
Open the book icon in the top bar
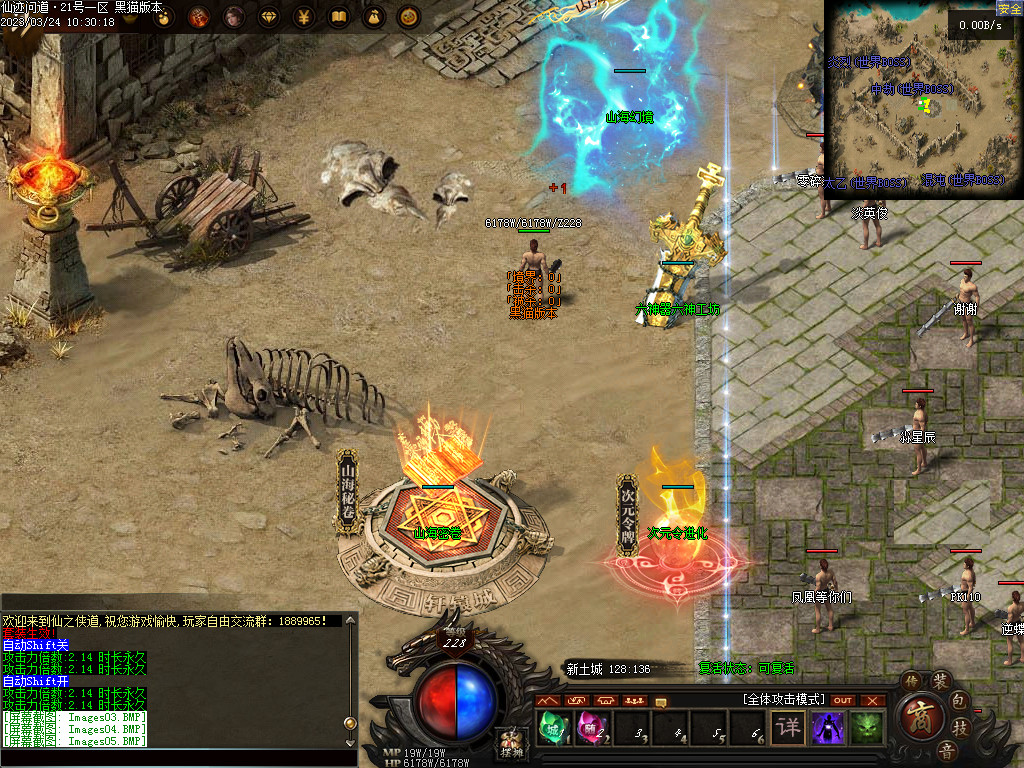(339, 17)
